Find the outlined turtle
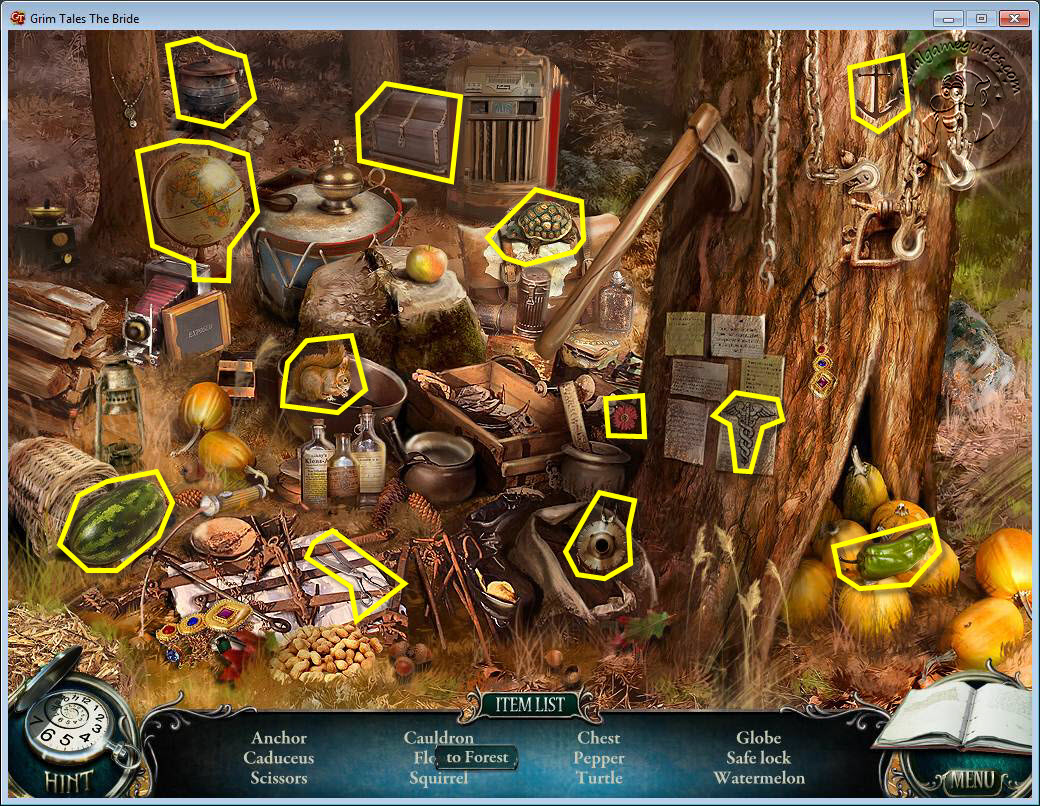The image size is (1040, 806). pyautogui.click(x=540, y=226)
